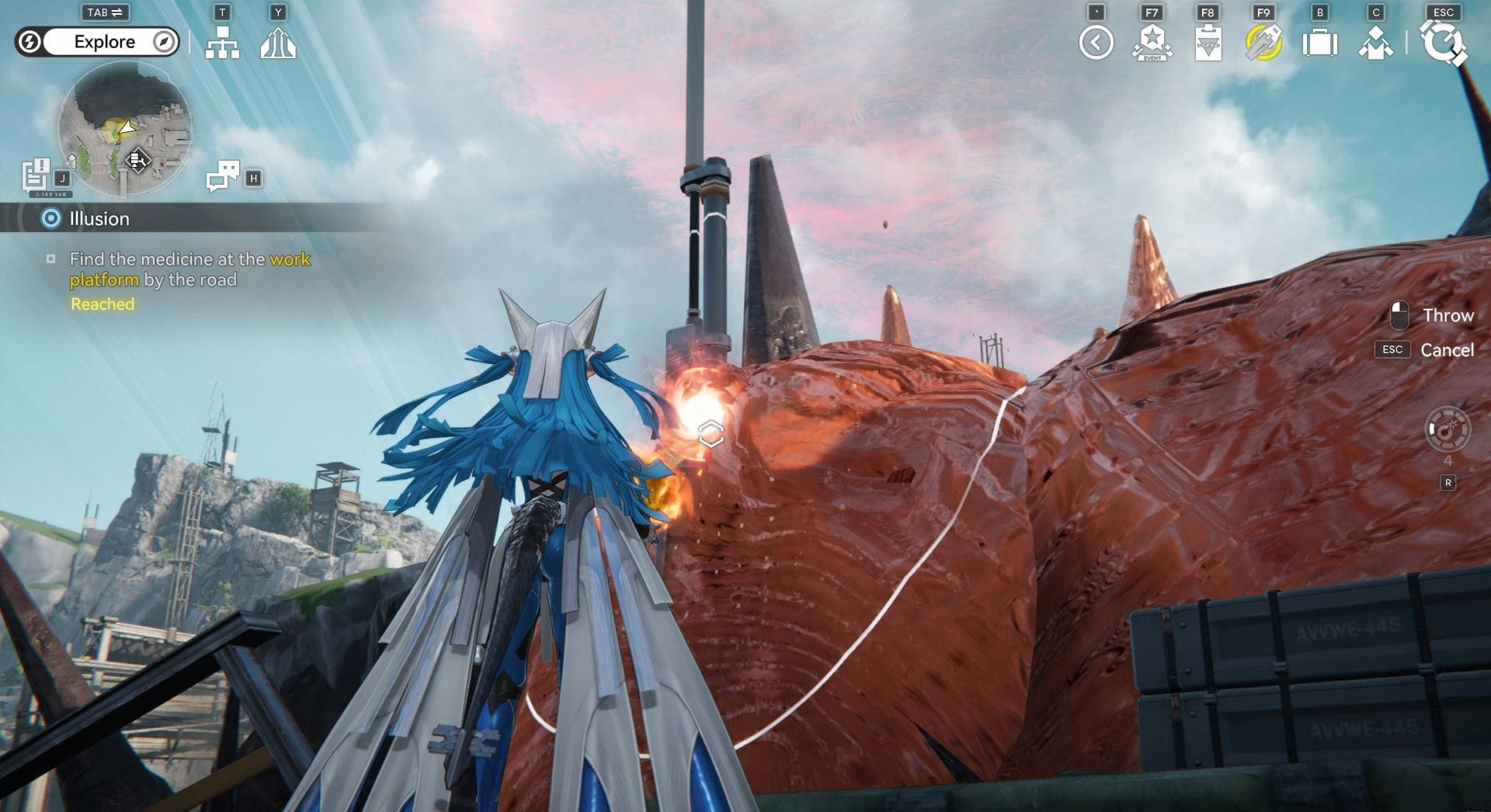Click the upward arrows building icon
Image resolution: width=1491 pixels, height=812 pixels.
(278, 43)
